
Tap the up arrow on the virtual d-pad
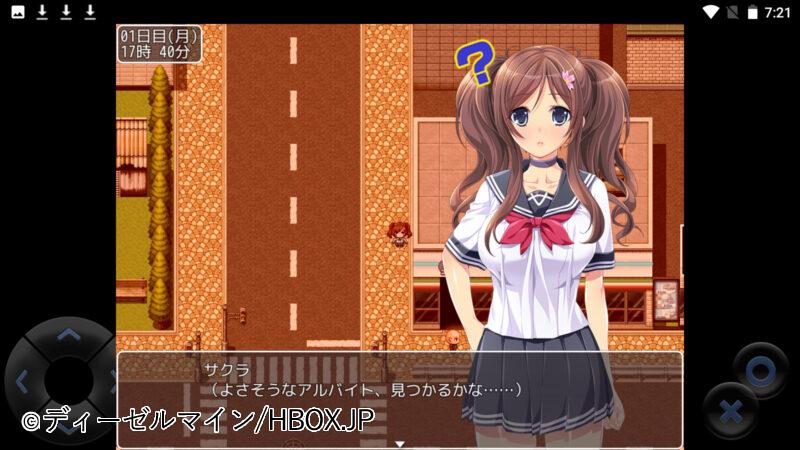[67, 335]
